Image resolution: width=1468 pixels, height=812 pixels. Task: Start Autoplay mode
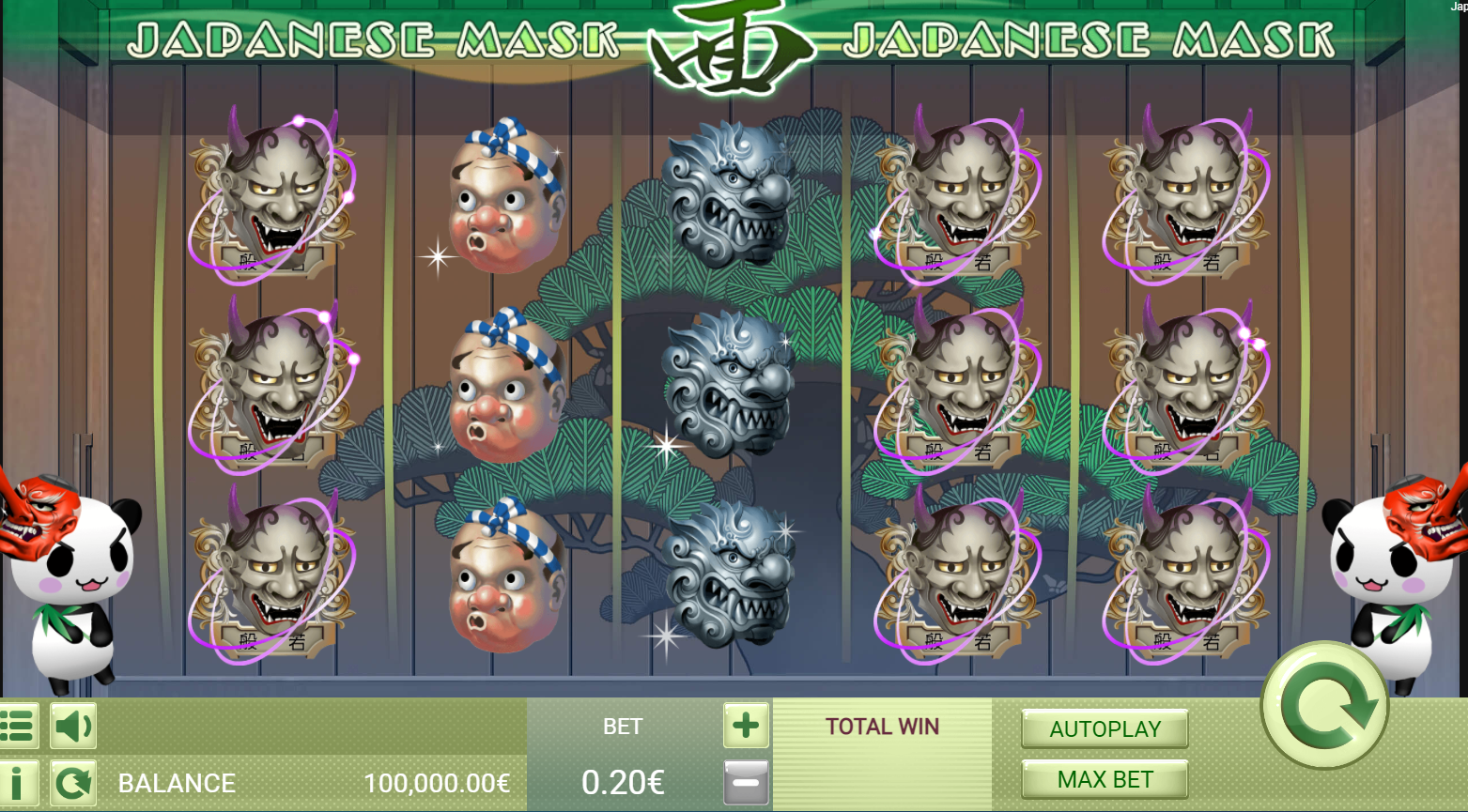(1105, 729)
